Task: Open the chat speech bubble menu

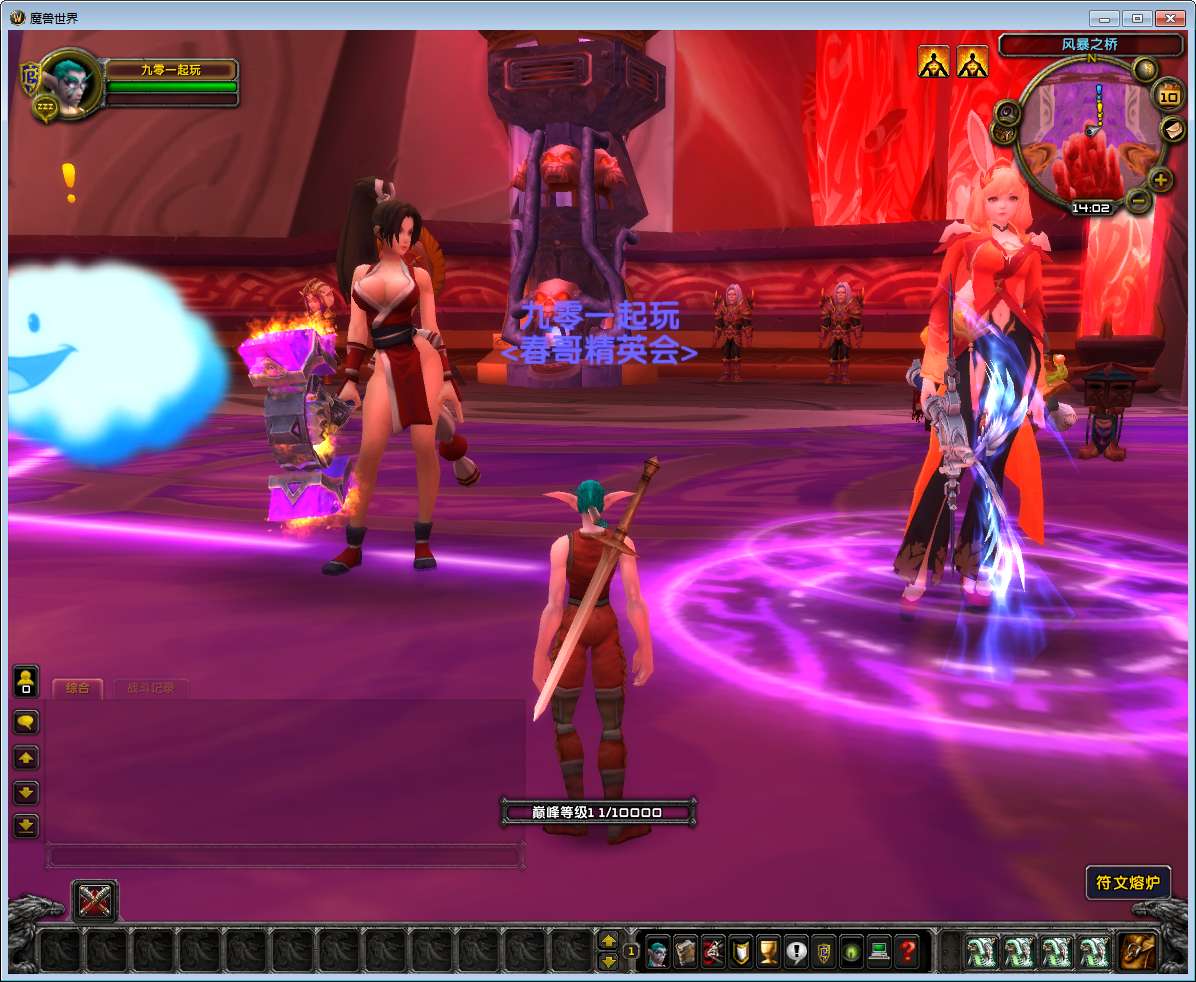Action: tap(26, 721)
